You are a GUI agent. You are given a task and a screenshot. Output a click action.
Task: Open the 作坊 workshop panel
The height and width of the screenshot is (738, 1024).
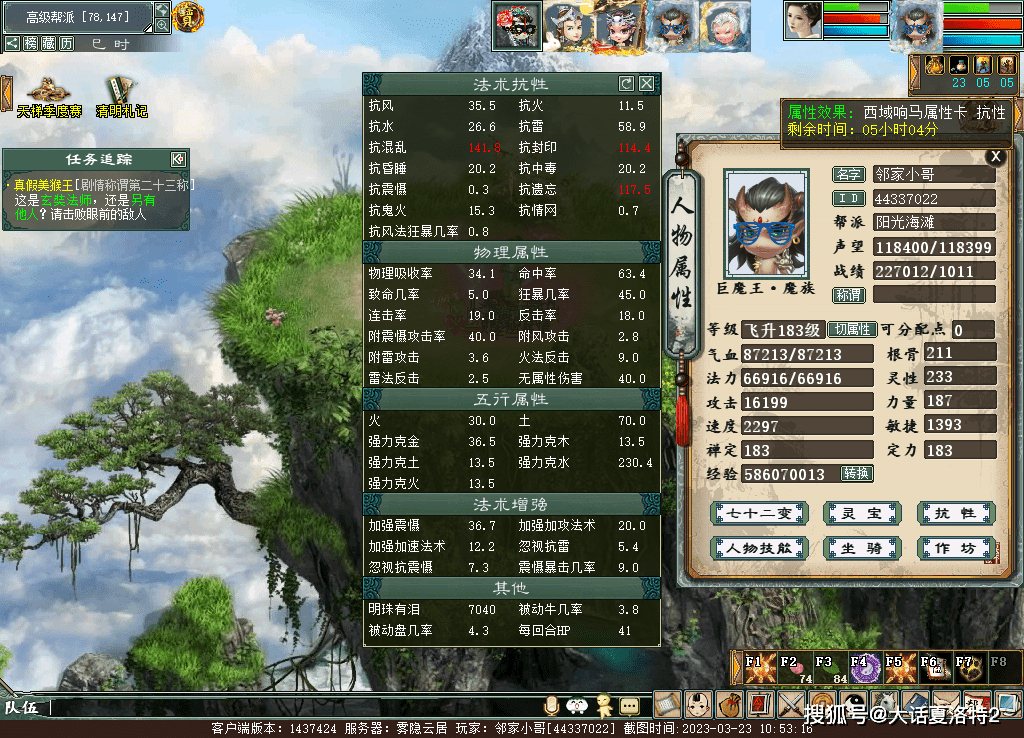tap(955, 548)
